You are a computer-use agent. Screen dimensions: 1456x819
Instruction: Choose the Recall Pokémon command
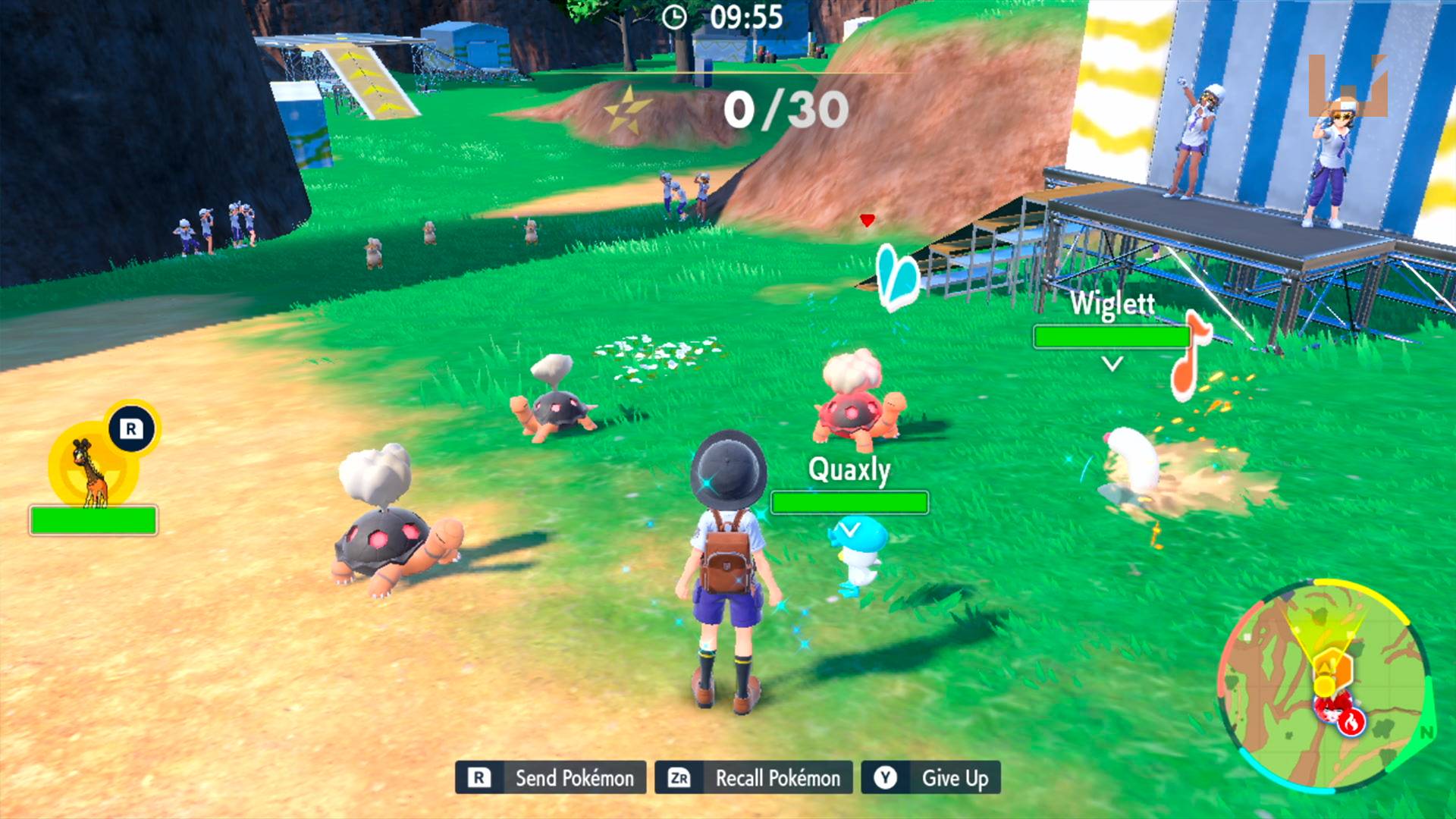754,777
